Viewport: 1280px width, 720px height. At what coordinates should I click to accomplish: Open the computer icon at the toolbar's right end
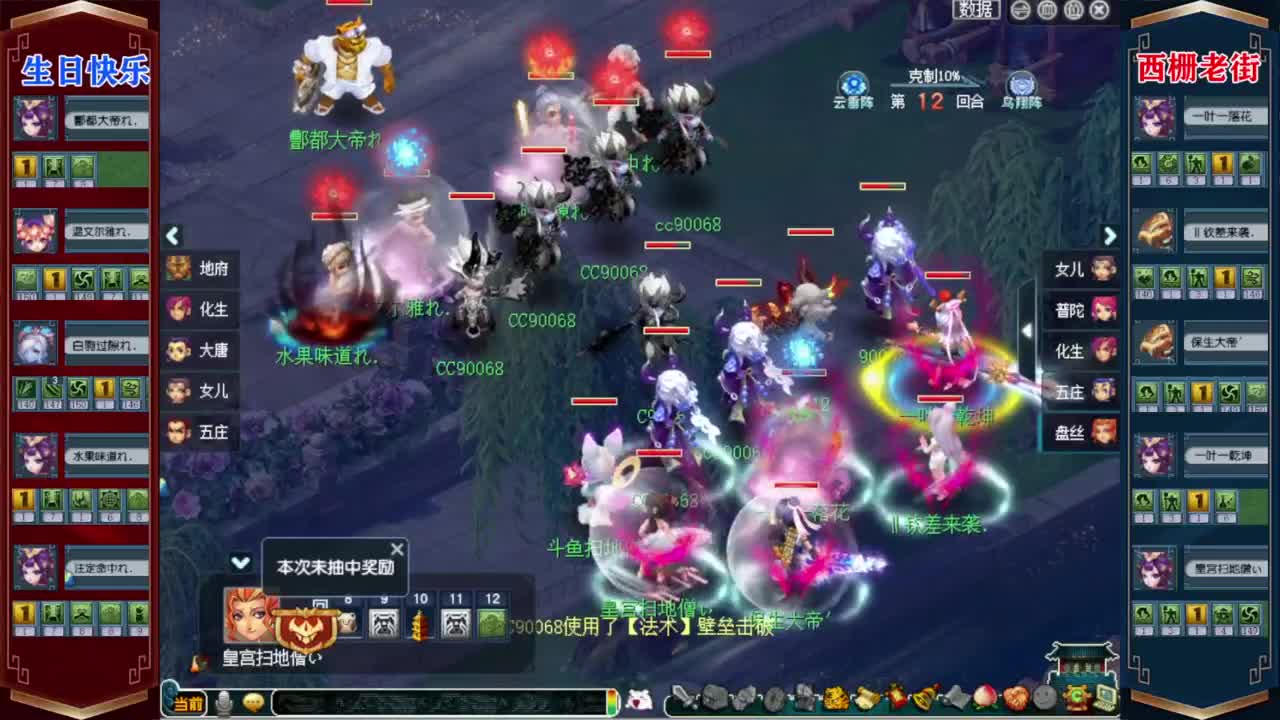pos(1104,700)
